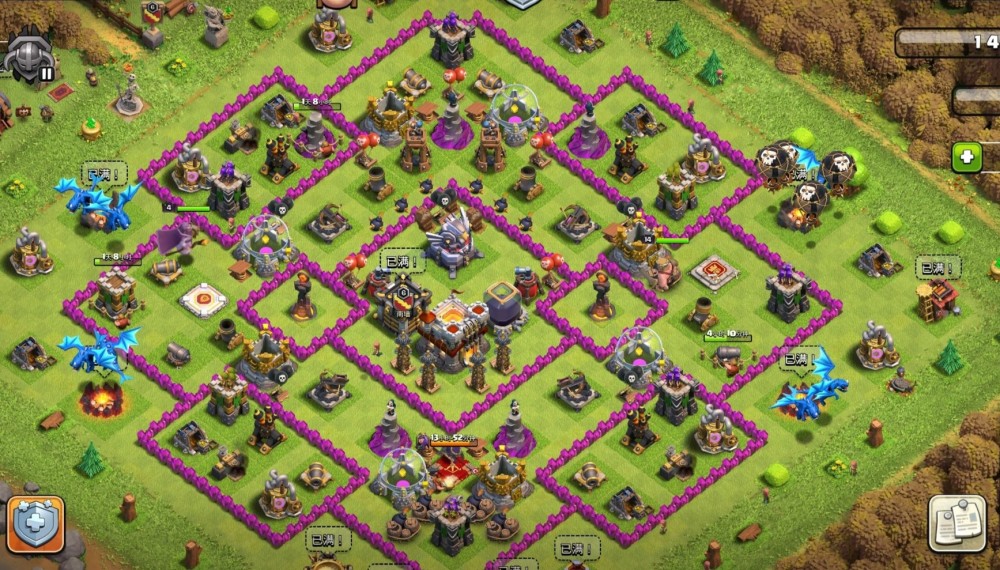Open the orange shield button
The image size is (1000, 570).
click(x=36, y=523)
